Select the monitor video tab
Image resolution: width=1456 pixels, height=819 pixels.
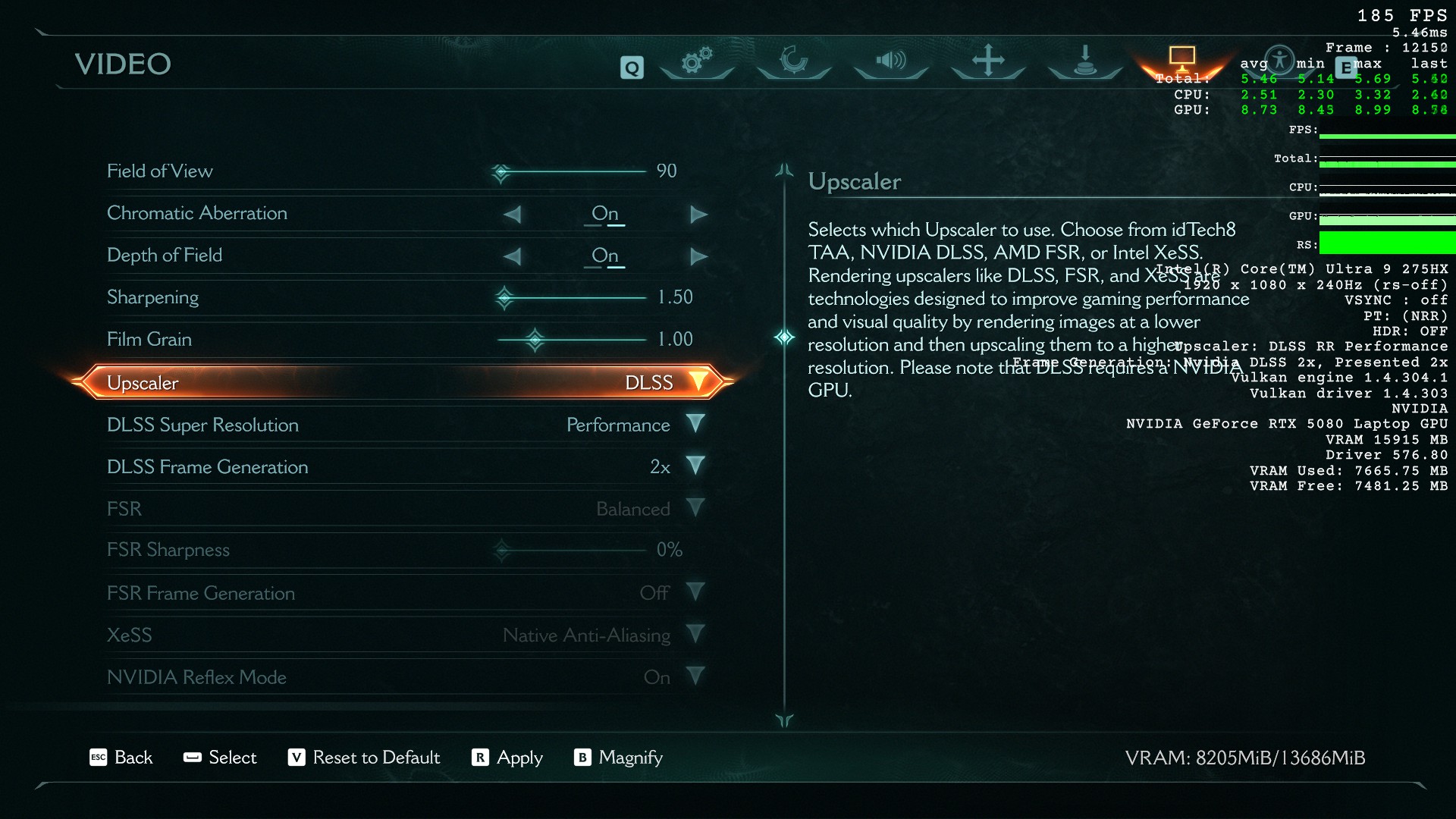tap(1181, 57)
